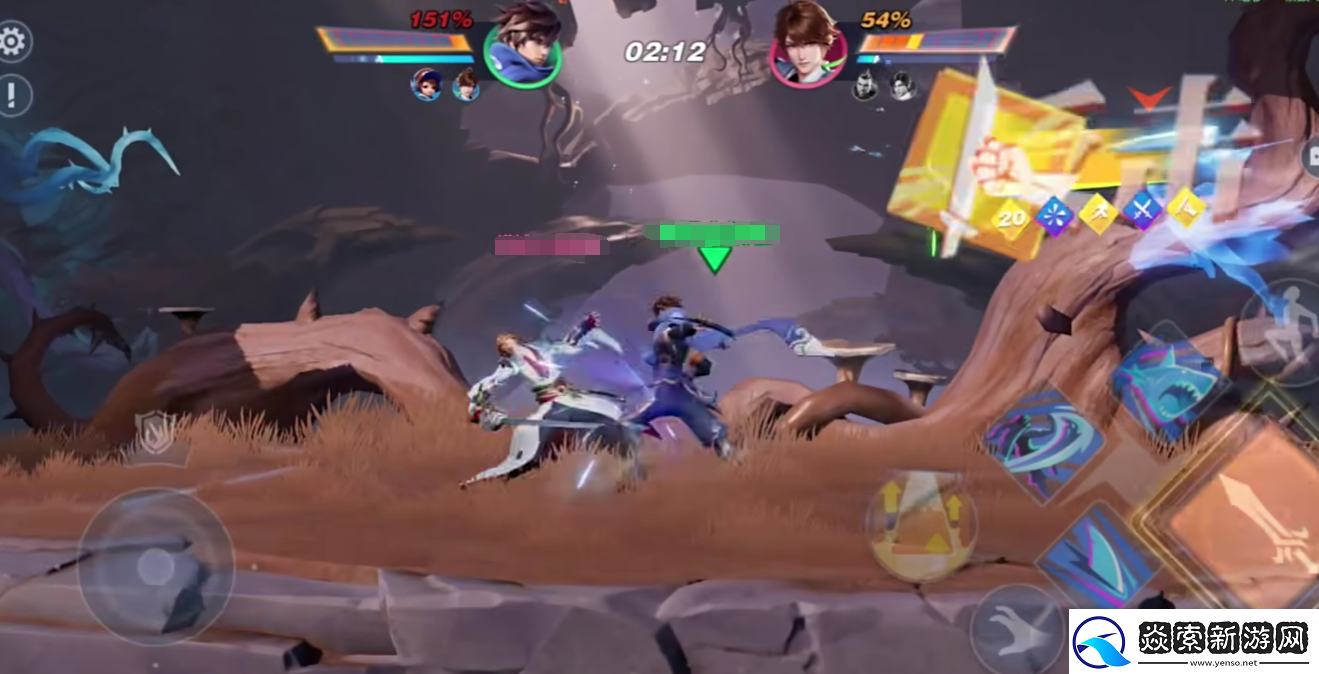Trigger the swirling vortex skill
The image size is (1319, 674).
tap(1043, 442)
